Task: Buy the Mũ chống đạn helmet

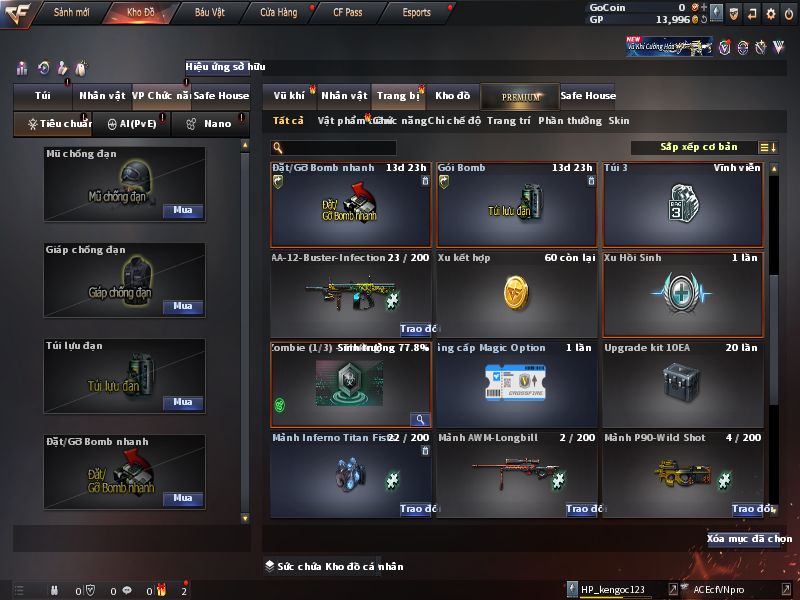Action: (183, 211)
